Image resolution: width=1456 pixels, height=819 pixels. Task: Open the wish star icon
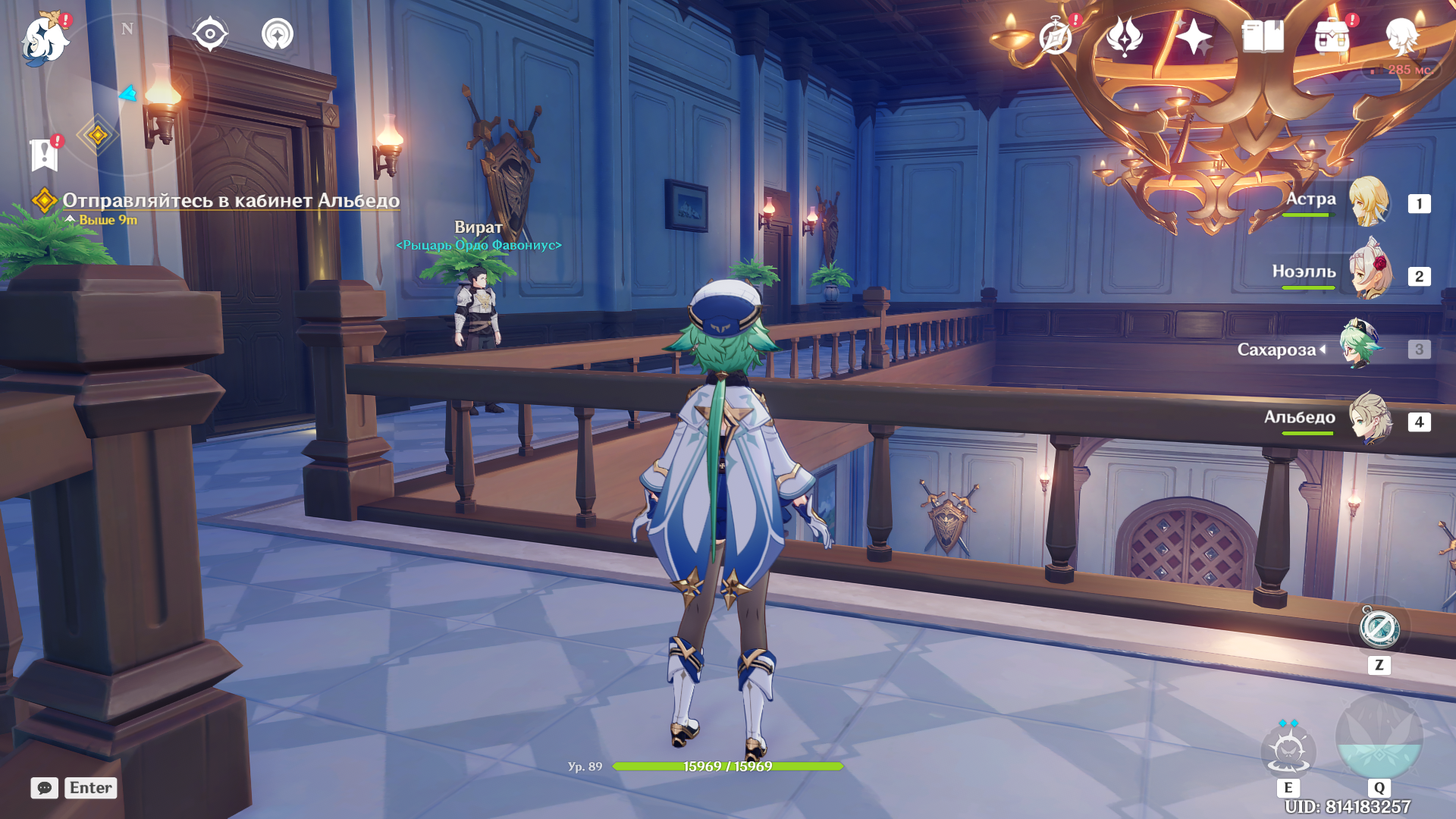1194,36
